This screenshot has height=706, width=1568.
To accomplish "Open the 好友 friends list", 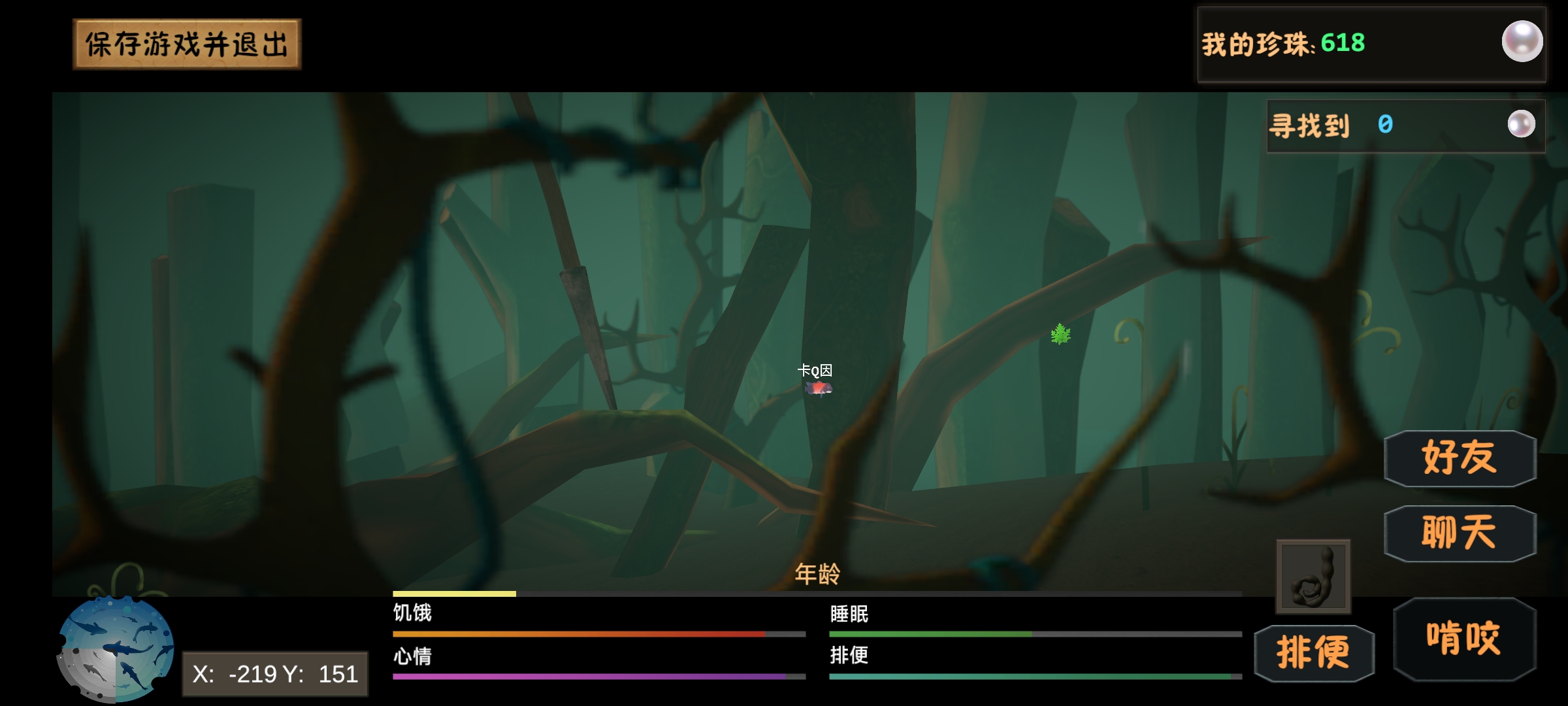I will pyautogui.click(x=1460, y=458).
